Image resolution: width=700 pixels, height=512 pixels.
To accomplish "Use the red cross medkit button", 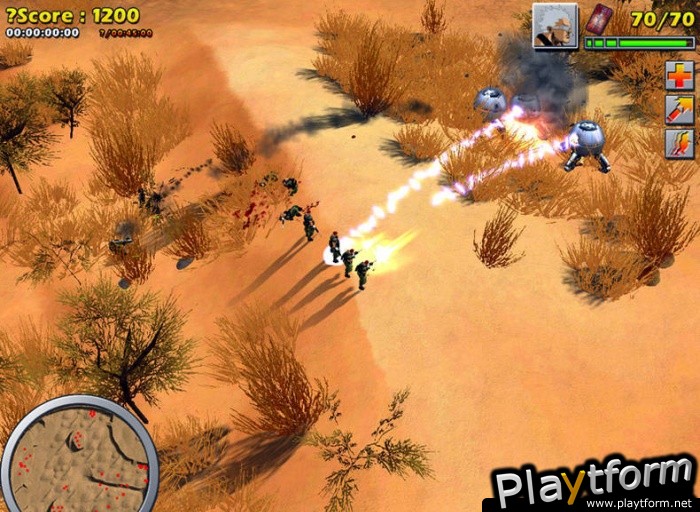I will click(679, 75).
